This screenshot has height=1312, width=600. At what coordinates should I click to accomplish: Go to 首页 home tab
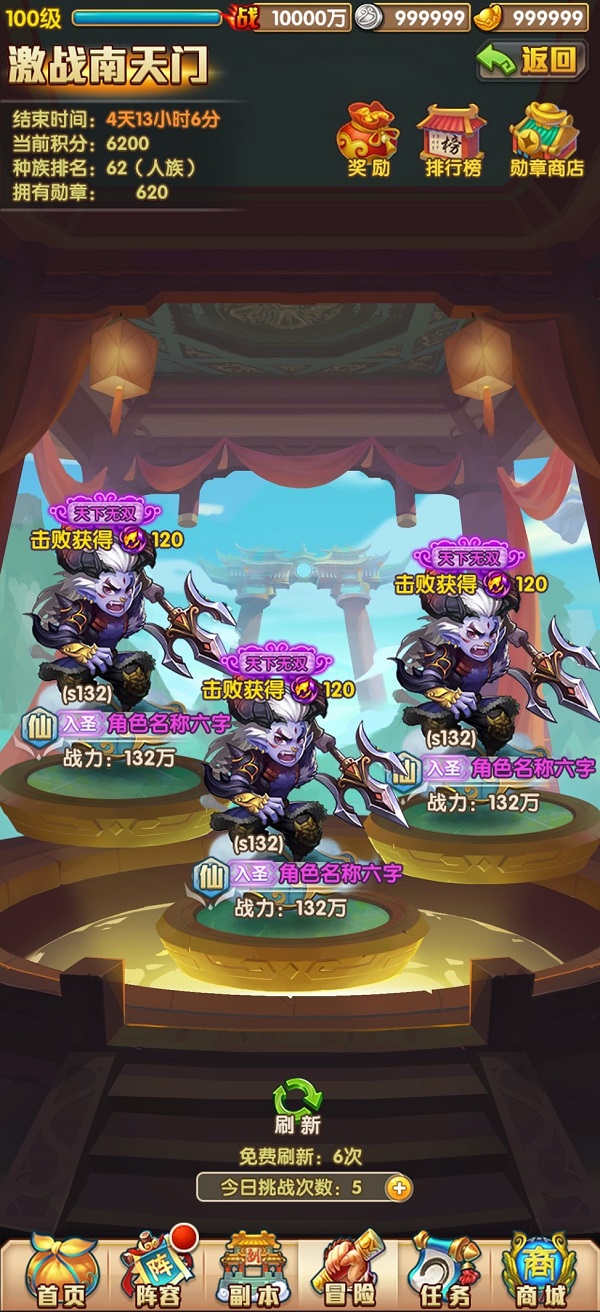[60, 1271]
